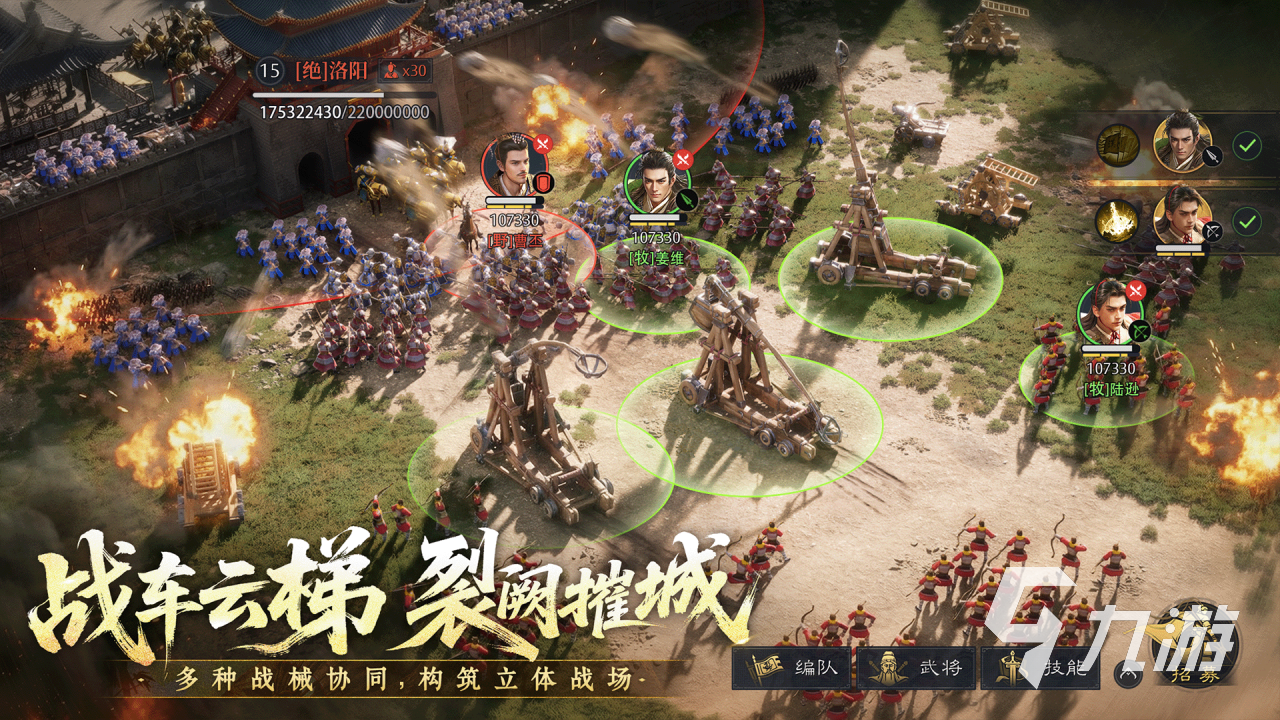Image resolution: width=1280 pixels, height=720 pixels.
Task: Open the 技能 skills menu
Action: [1040, 668]
